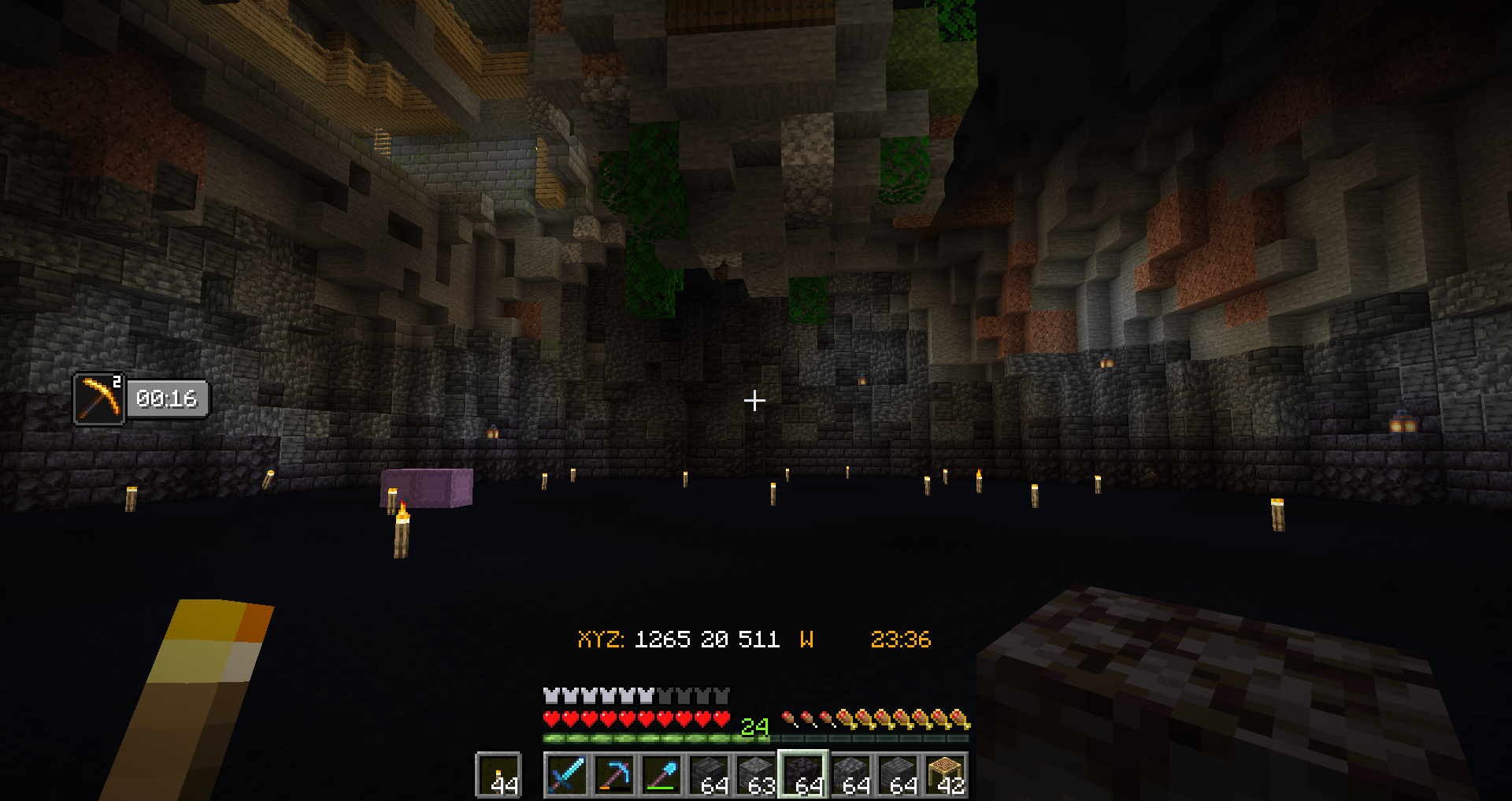Click the highlighted blackstone hotbar slot
The height and width of the screenshot is (801, 1512).
pyautogui.click(x=803, y=775)
